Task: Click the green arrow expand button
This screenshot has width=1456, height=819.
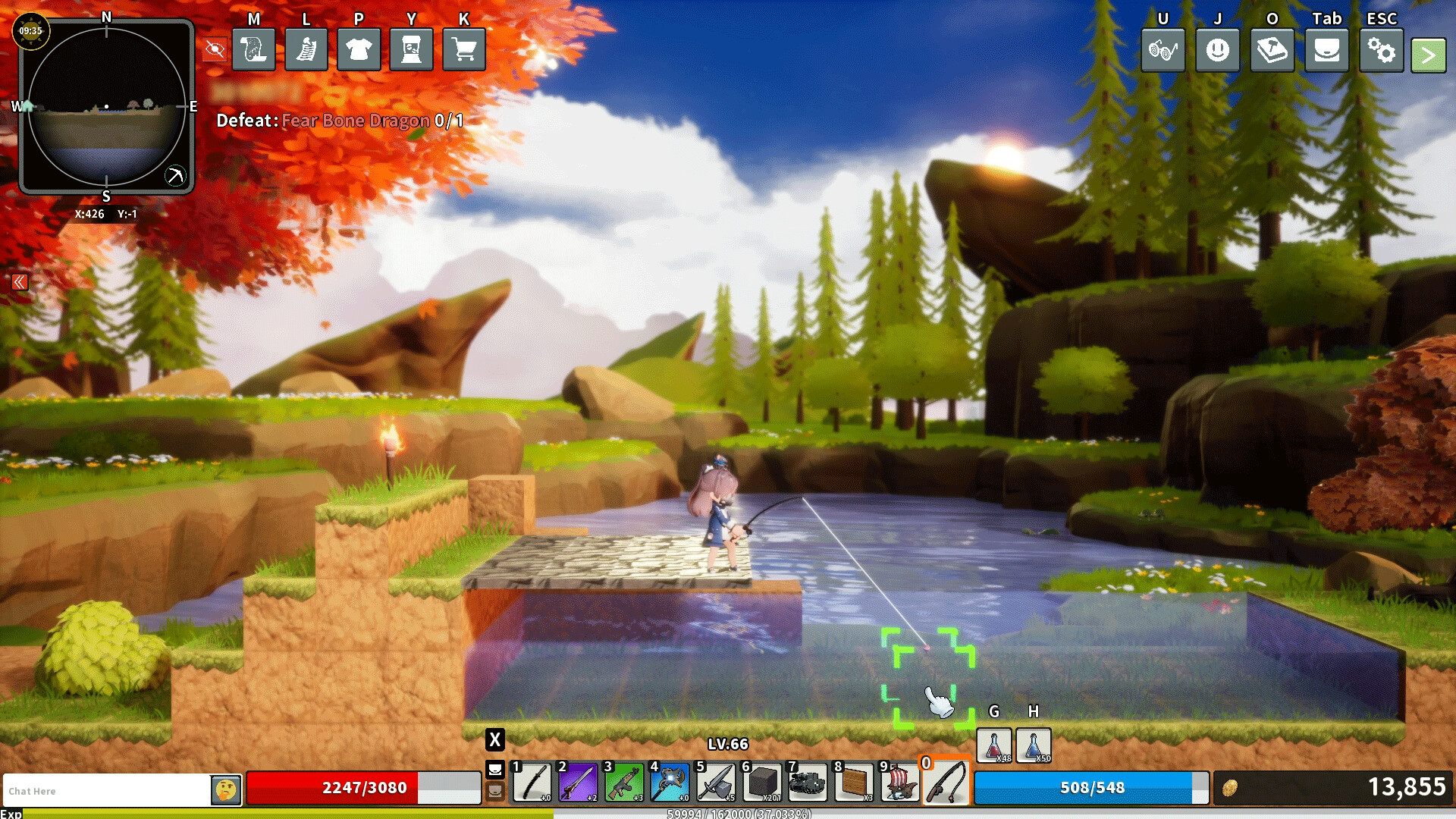Action: click(1428, 55)
